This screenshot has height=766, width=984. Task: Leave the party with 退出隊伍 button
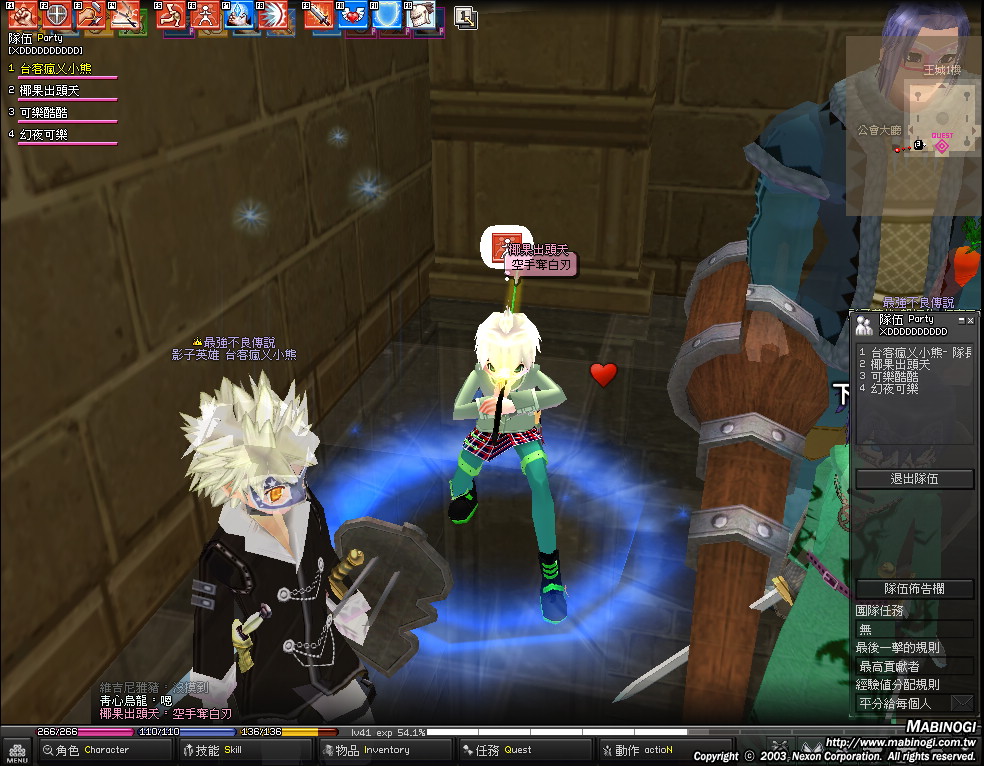click(915, 479)
